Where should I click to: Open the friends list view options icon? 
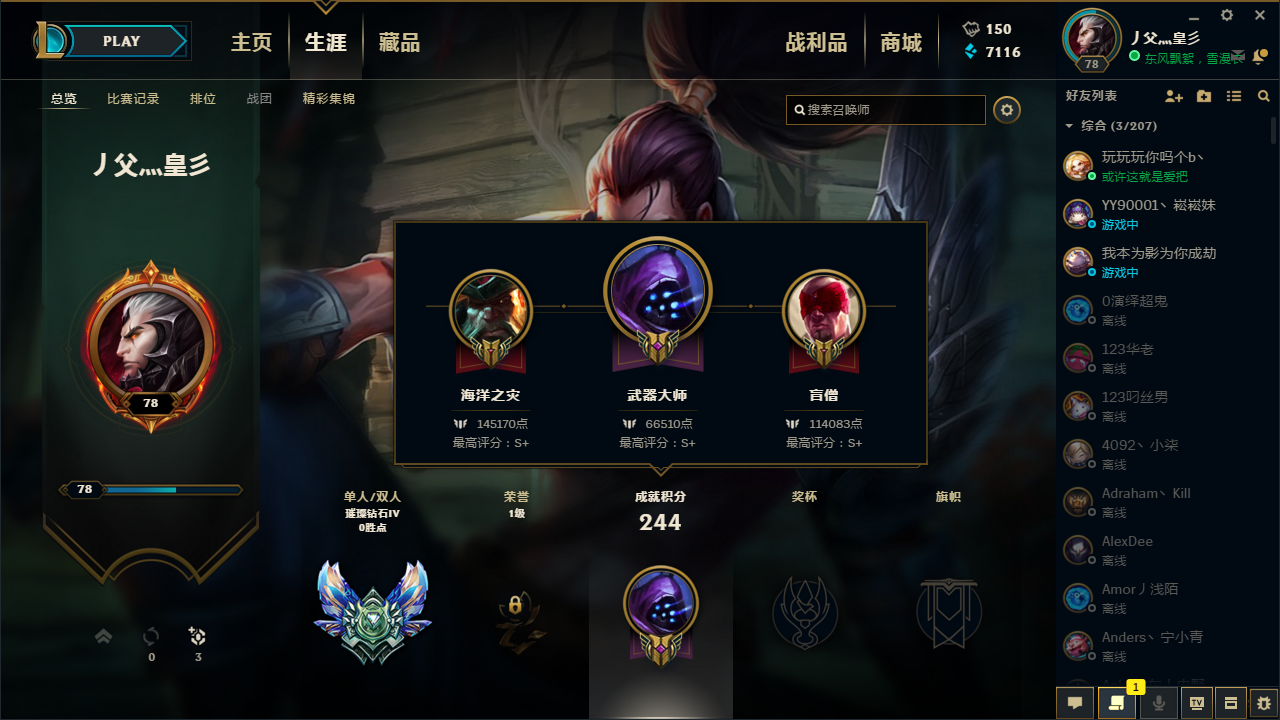pos(1233,96)
